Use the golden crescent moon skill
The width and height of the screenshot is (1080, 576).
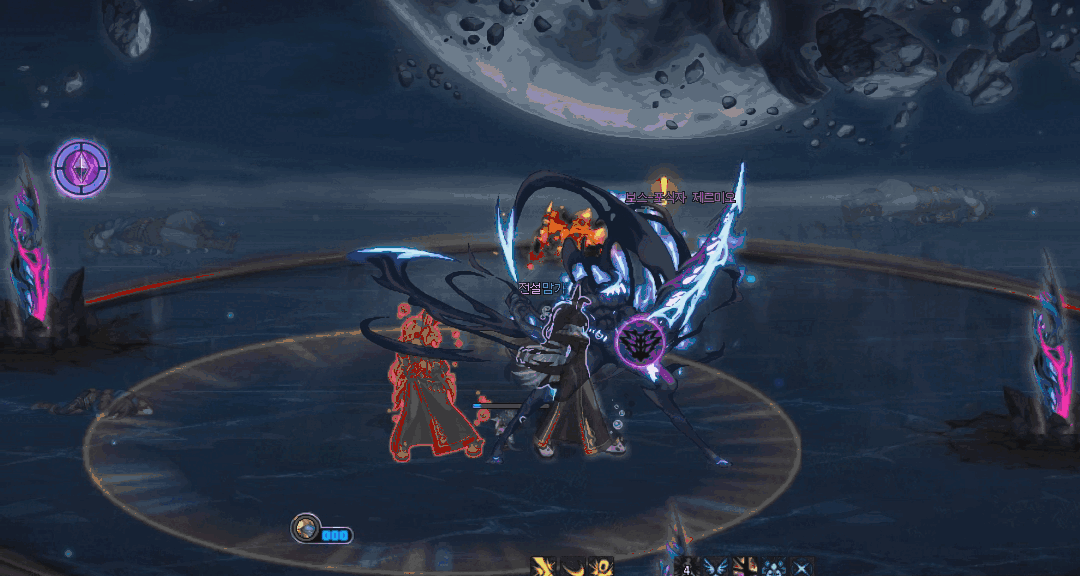572,568
